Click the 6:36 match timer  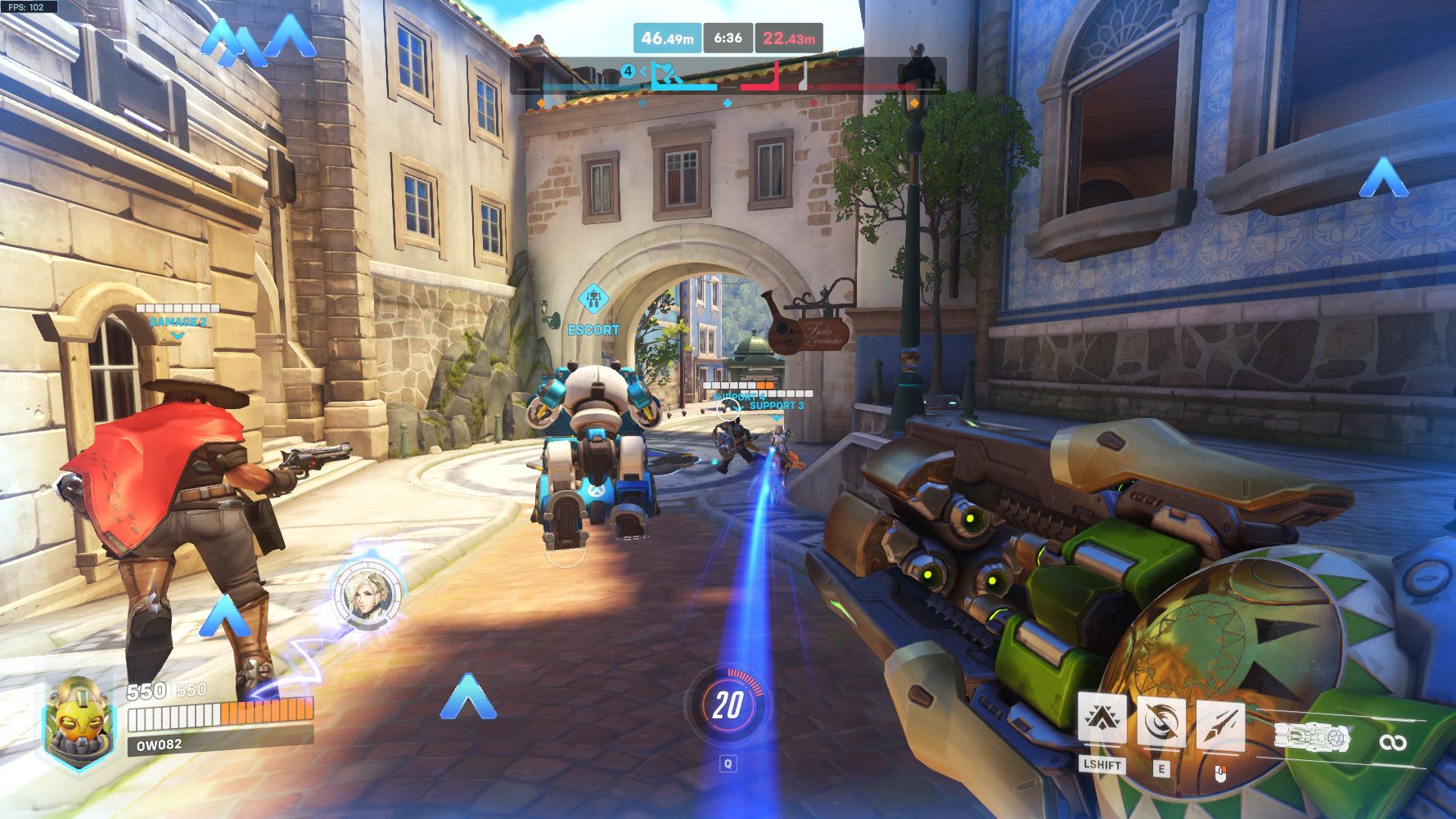[728, 38]
